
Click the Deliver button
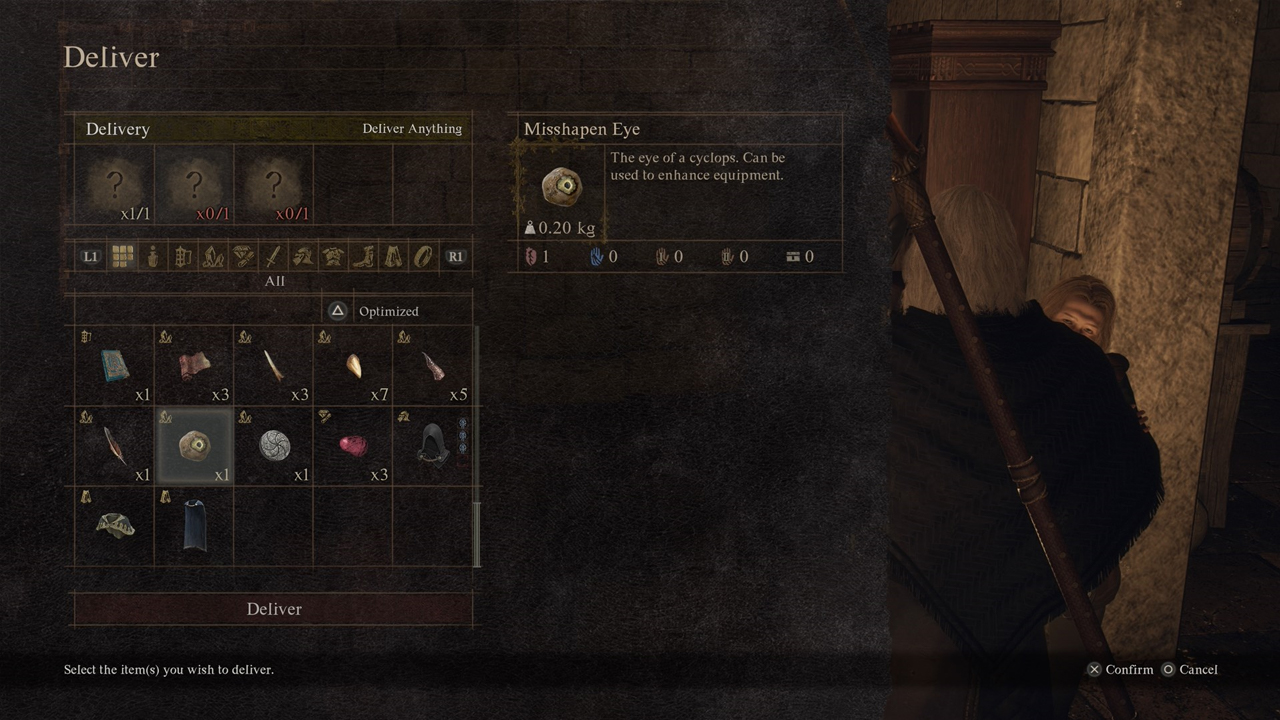pyautogui.click(x=273, y=609)
